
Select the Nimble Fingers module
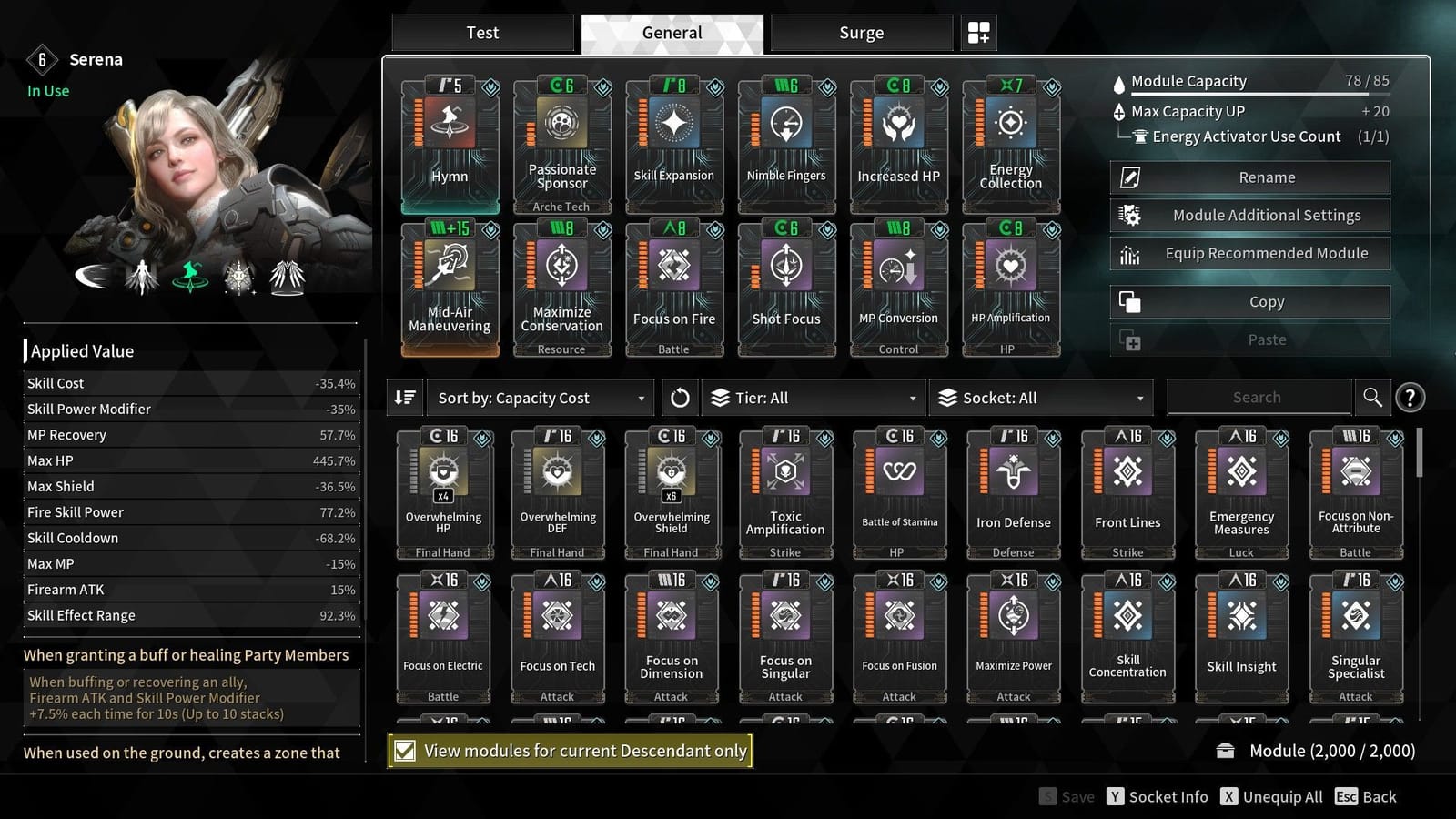coord(786,146)
